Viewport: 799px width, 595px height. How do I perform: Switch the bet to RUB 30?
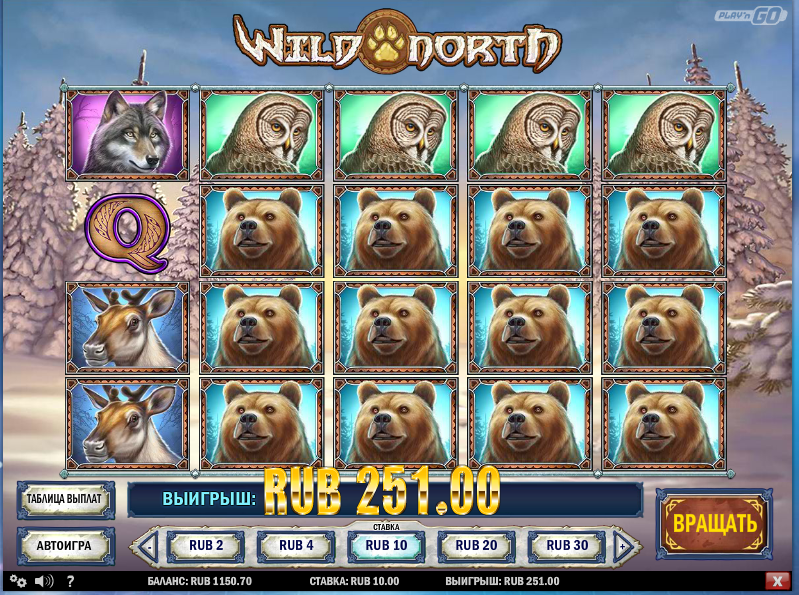click(567, 546)
